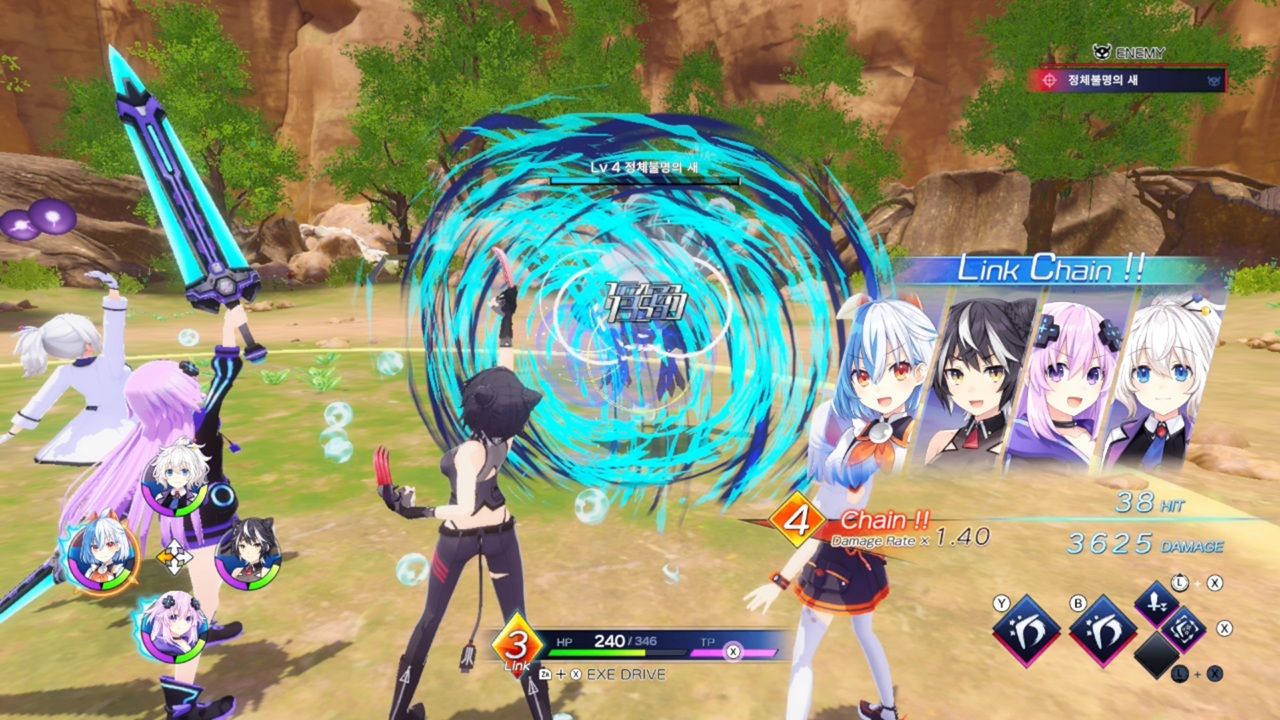Image resolution: width=1280 pixels, height=720 pixels.
Task: Select the 정체불명의 새 entry in the enemy list
Action: point(1131,81)
